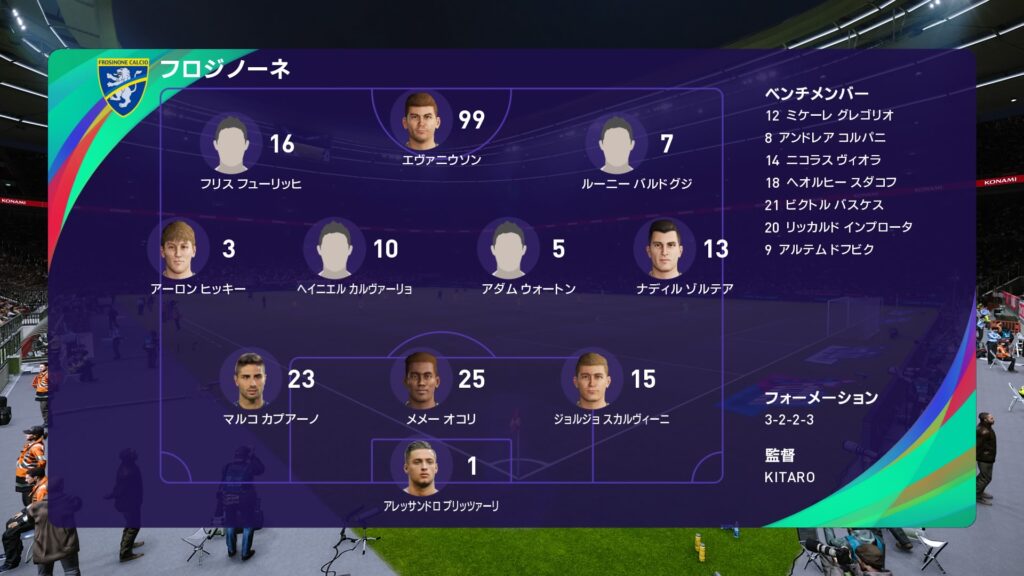Choose the number 16 player portrait
Screen dimensions: 1024x576
232,145
